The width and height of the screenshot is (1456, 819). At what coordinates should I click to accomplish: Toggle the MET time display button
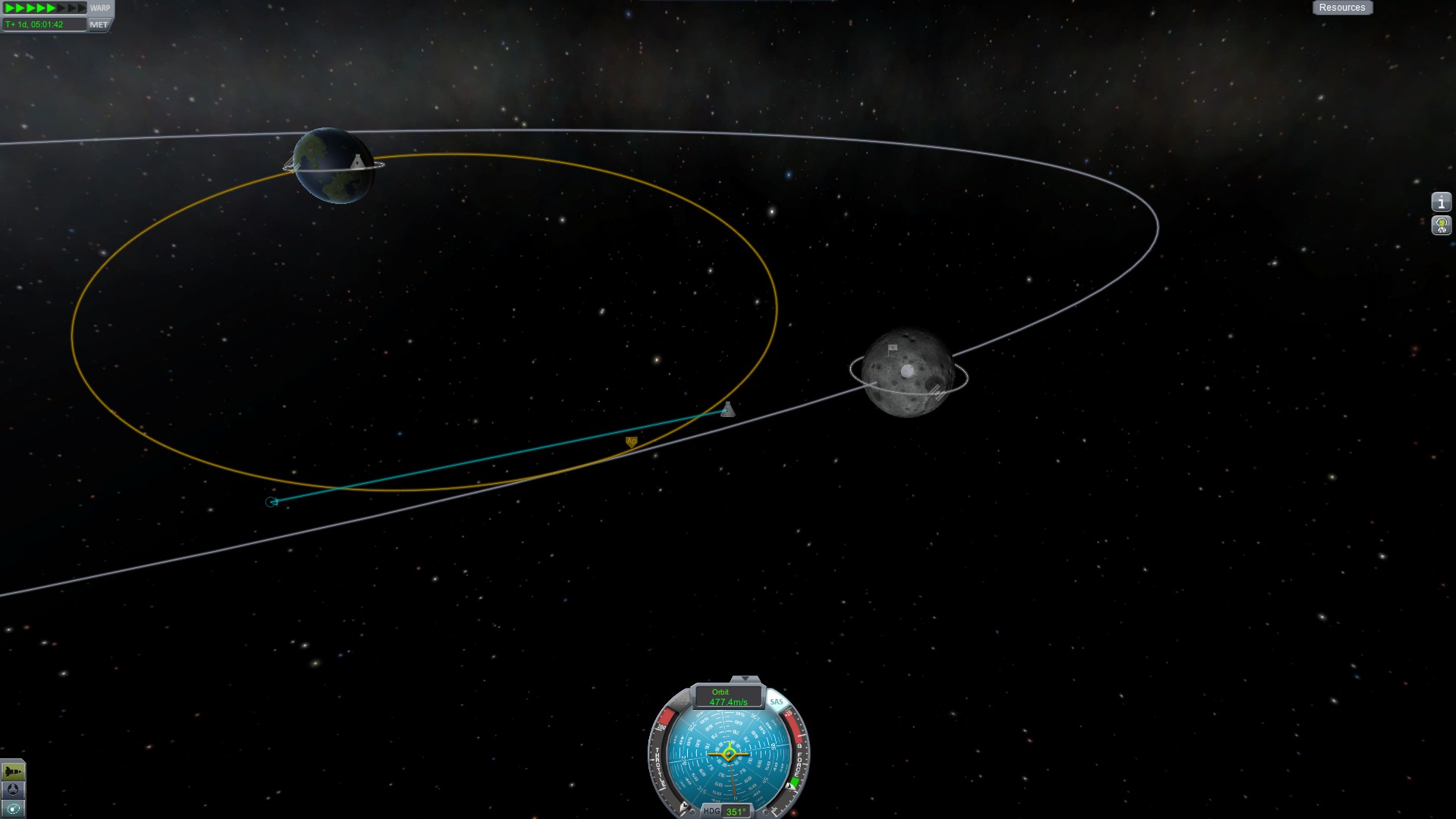pos(99,24)
